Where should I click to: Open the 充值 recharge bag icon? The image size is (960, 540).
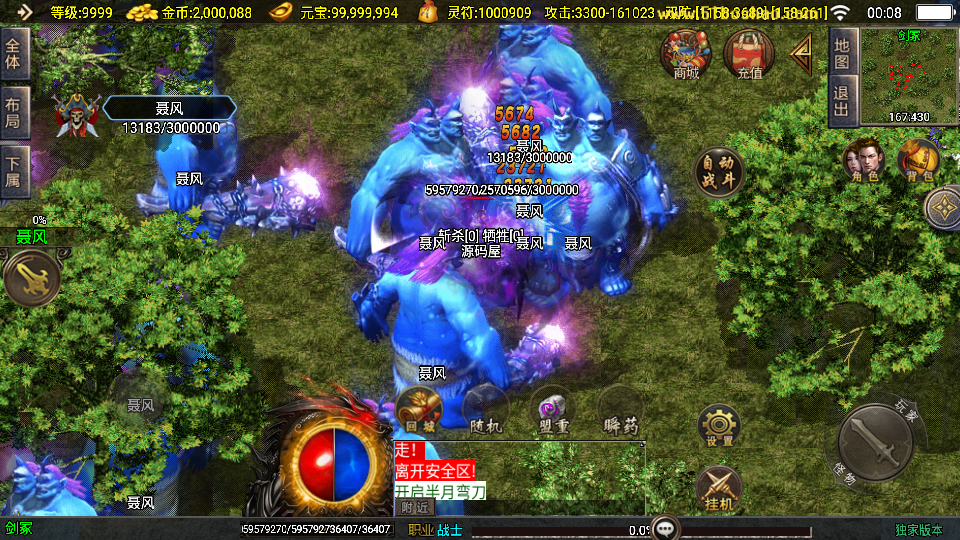(x=749, y=53)
